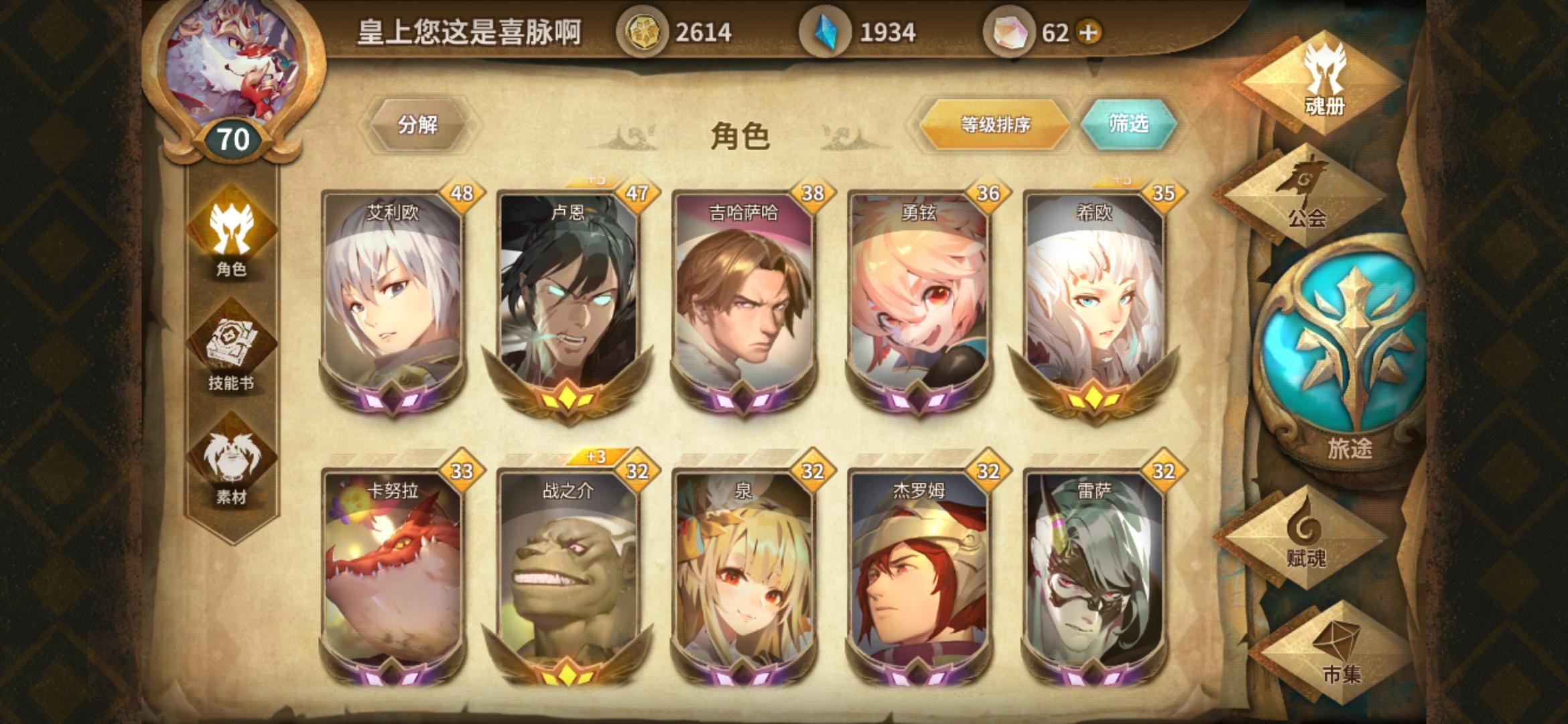Tap the crystal currency count 1934
Image resolution: width=1568 pixels, height=724 pixels.
pos(891,29)
